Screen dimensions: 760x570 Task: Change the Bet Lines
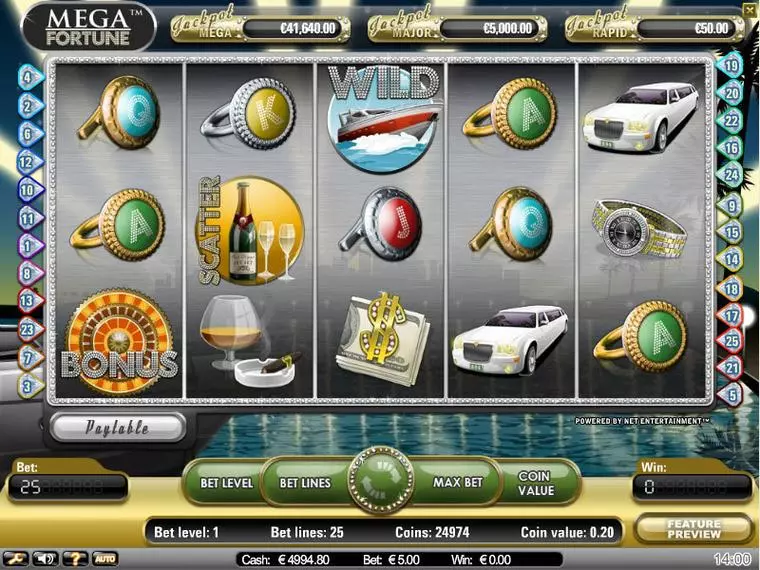pos(304,483)
